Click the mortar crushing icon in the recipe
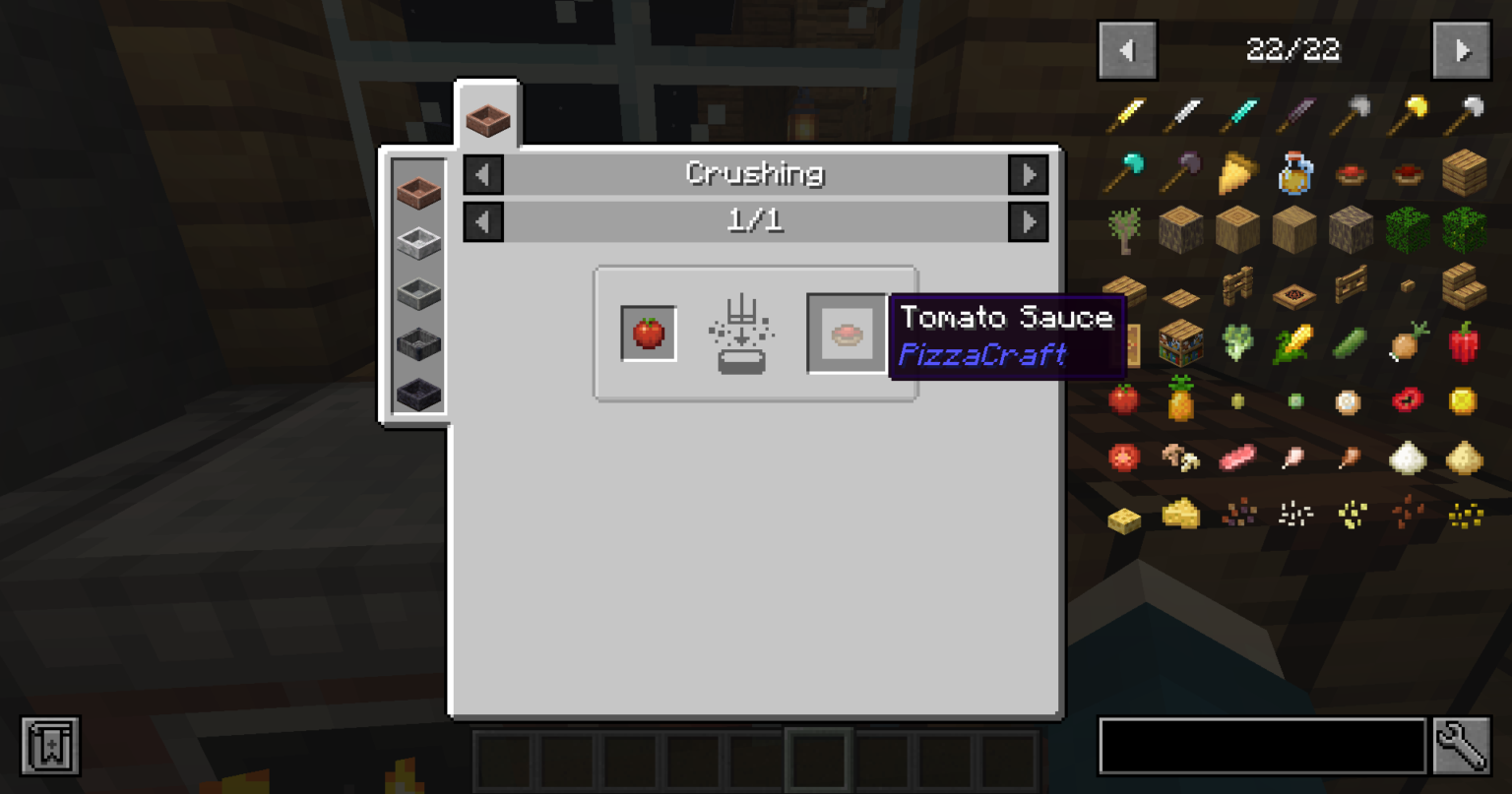This screenshot has width=1512, height=794. pyautogui.click(x=740, y=335)
